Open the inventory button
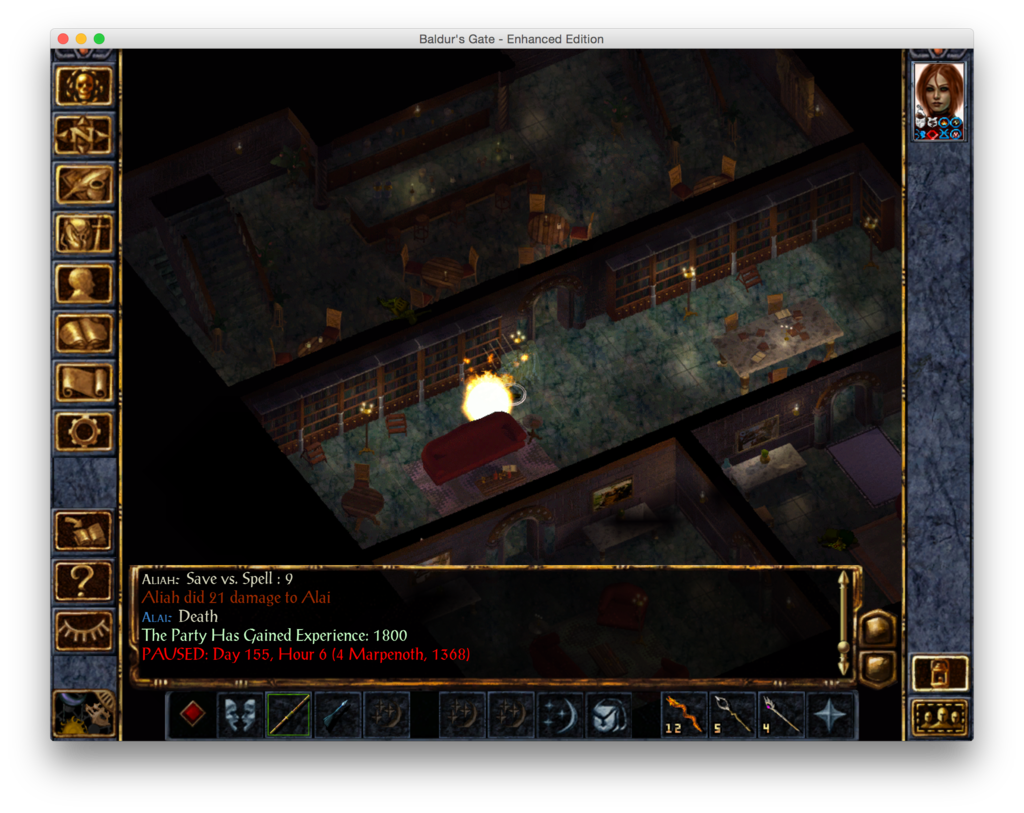The width and height of the screenshot is (1024, 813). [x=84, y=234]
